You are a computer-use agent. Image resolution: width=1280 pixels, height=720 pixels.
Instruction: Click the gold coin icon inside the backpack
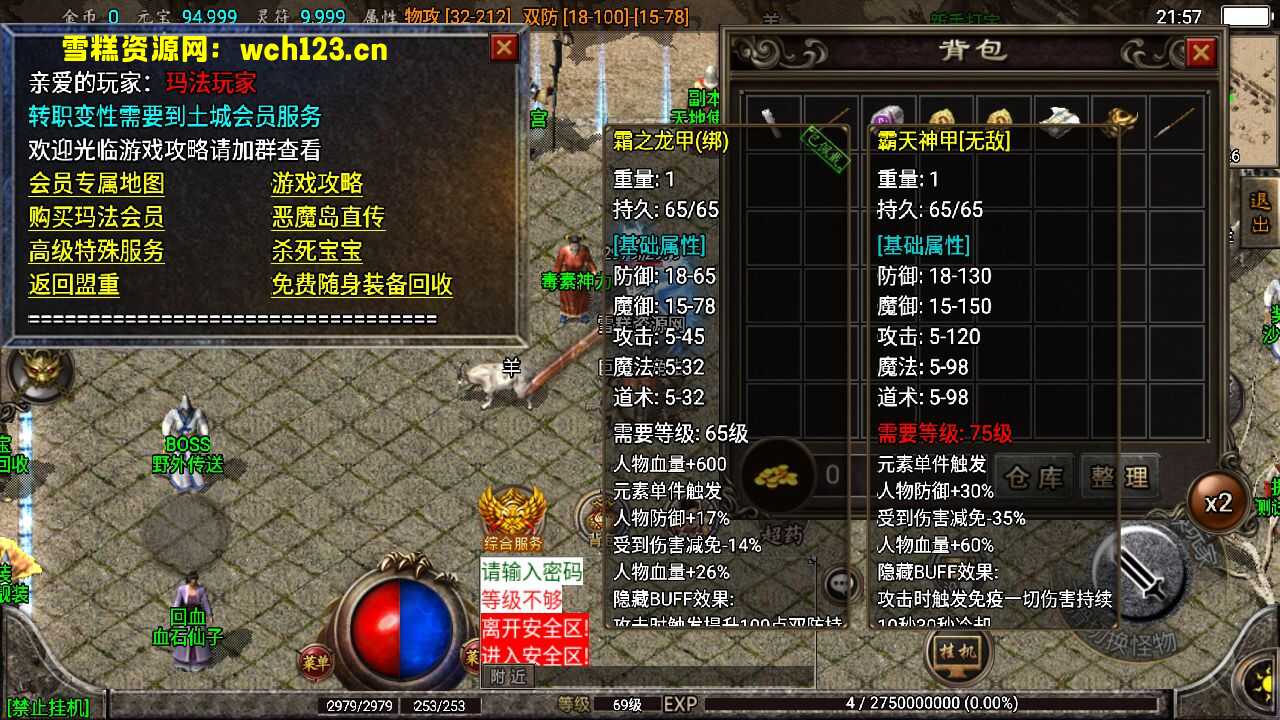(x=779, y=477)
